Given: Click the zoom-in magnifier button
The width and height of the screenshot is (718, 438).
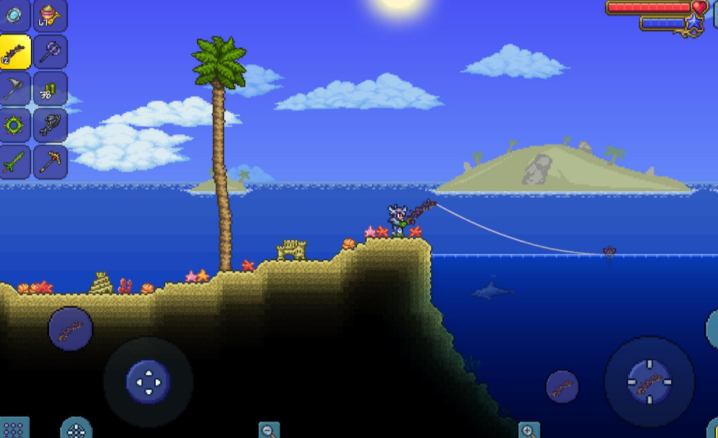Looking at the screenshot, I should pos(528,430).
